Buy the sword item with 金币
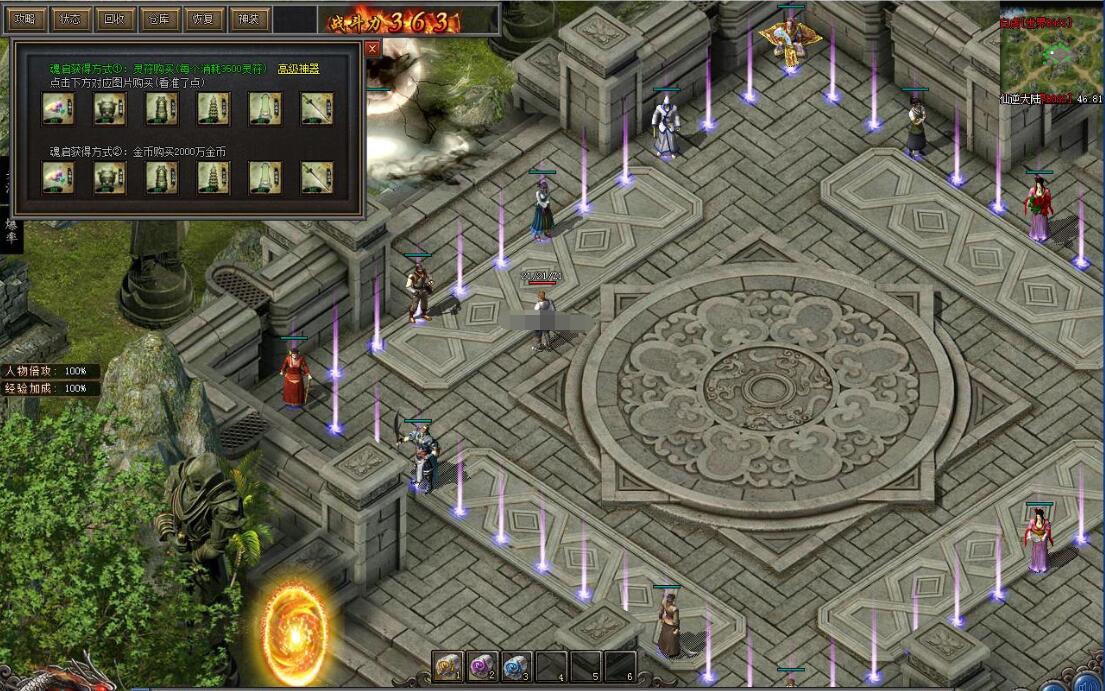Screen dimensions: 1105x691 pyautogui.click(x=317, y=177)
